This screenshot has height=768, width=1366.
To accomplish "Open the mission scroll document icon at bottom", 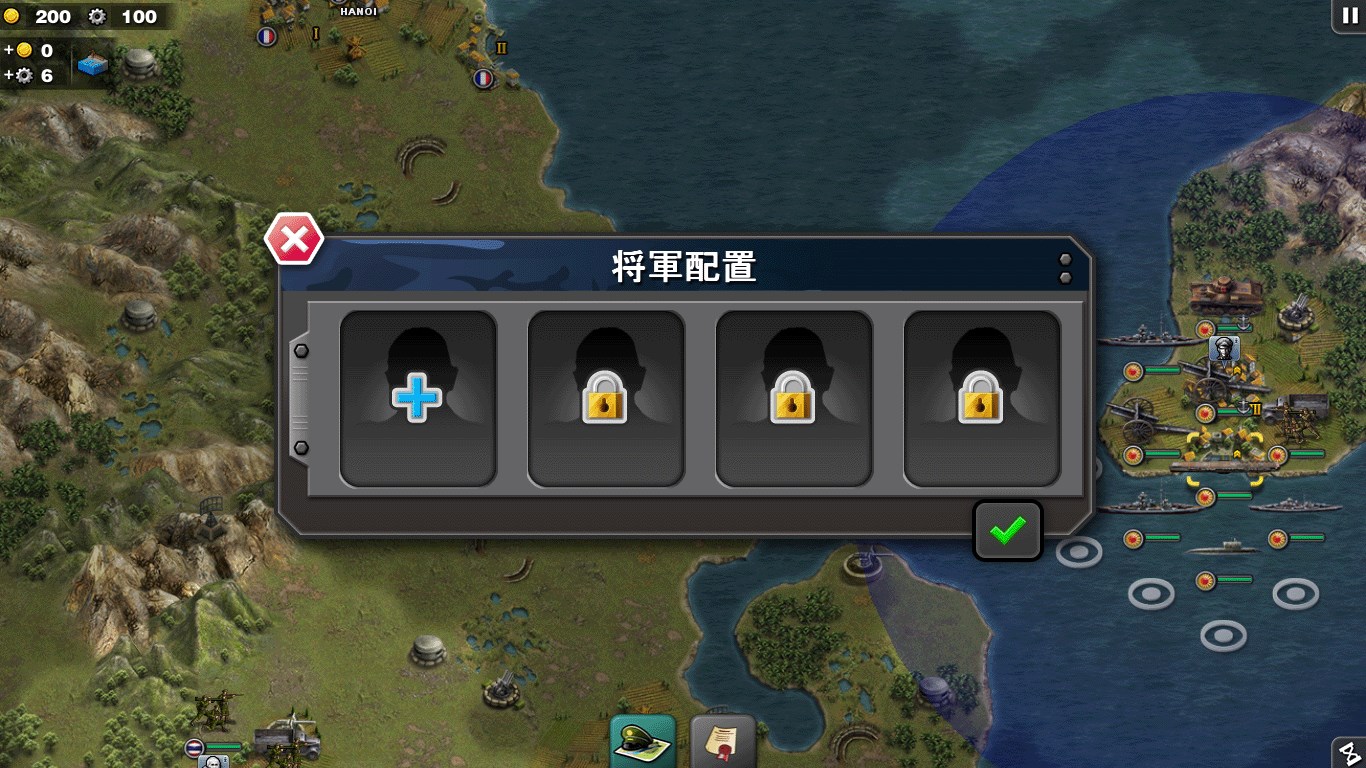I will tap(722, 742).
